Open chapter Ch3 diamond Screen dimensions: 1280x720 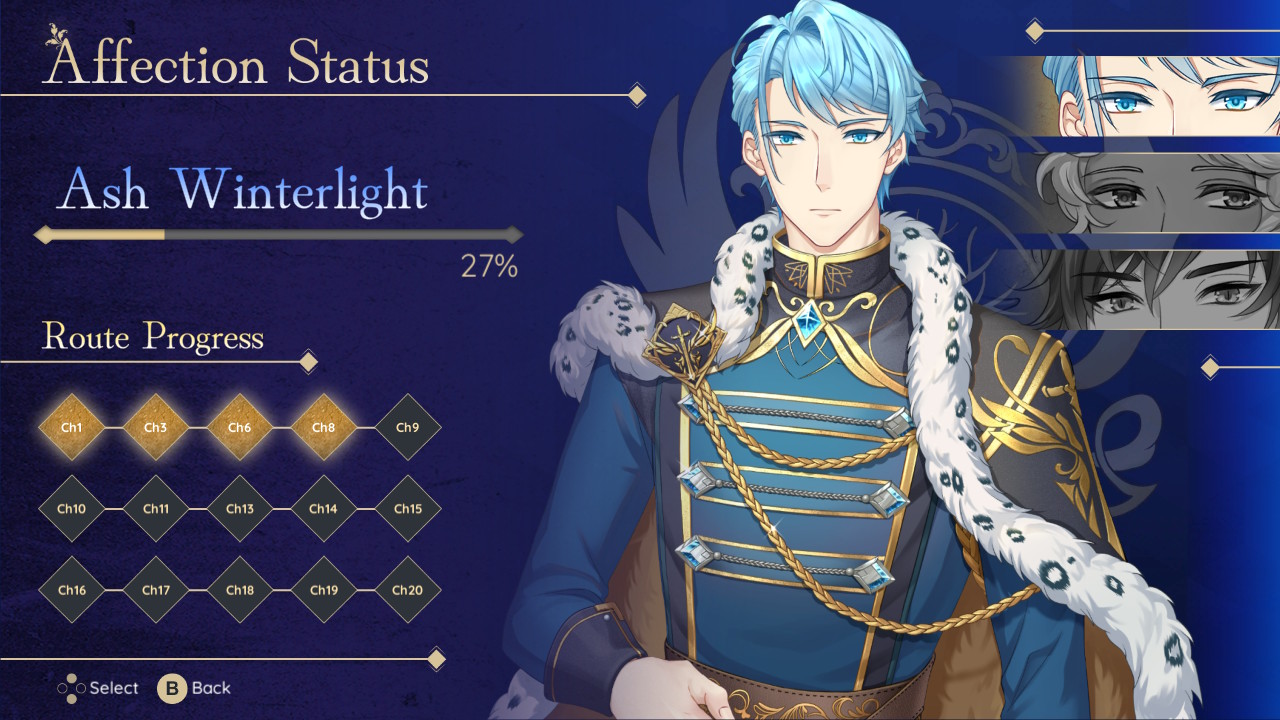point(155,428)
